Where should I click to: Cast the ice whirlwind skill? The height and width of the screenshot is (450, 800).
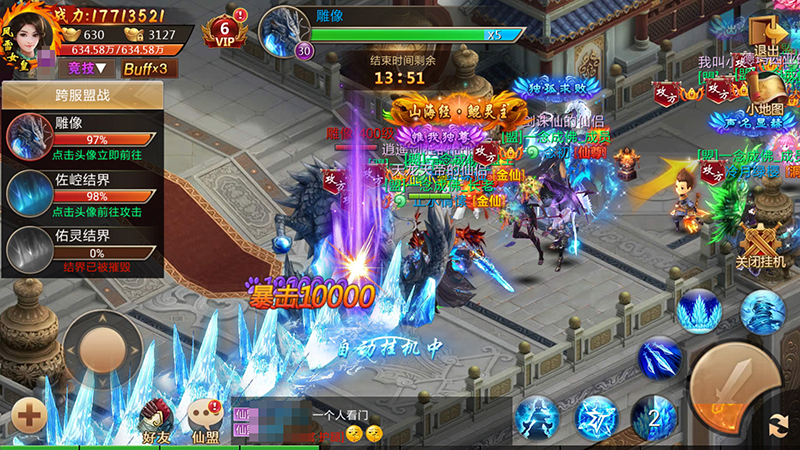762,310
